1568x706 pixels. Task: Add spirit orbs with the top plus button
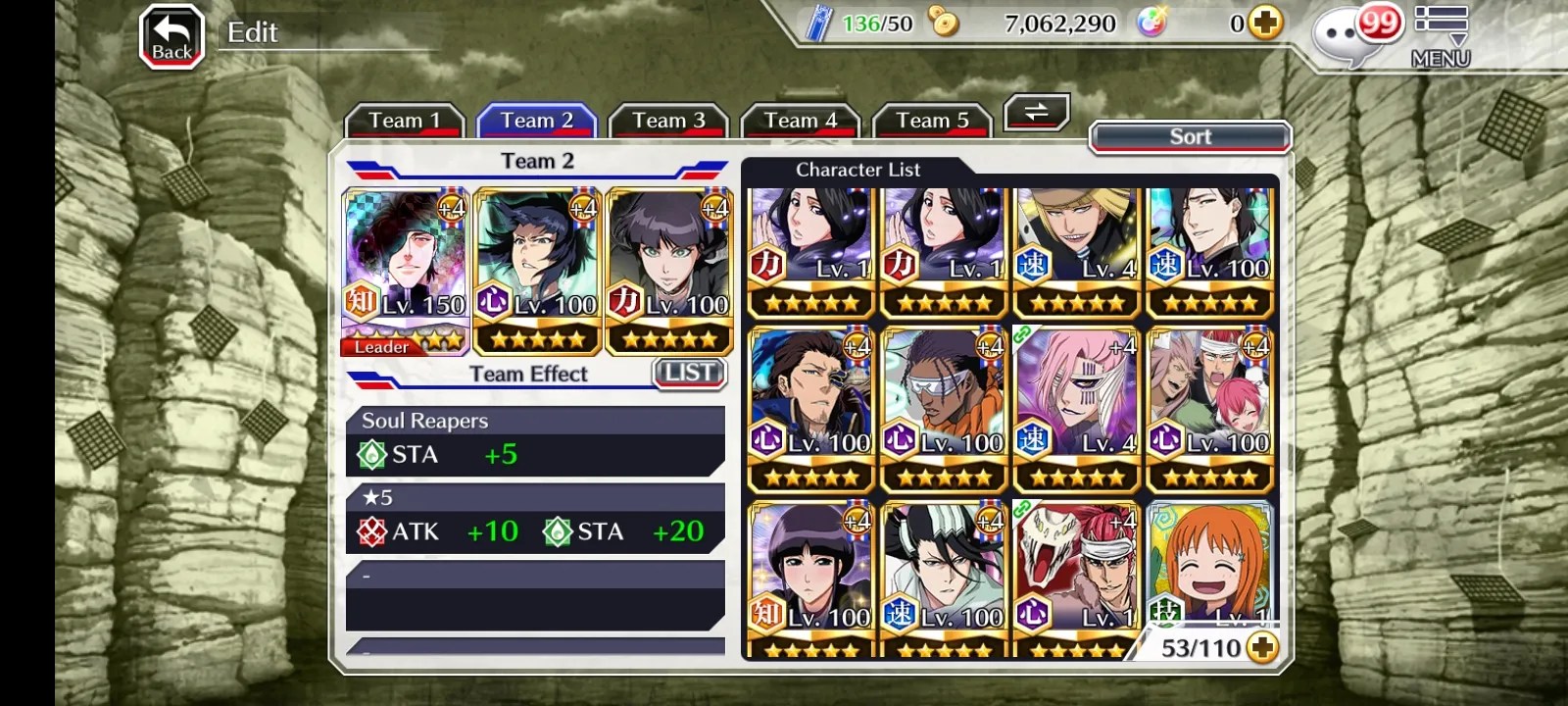tap(1266, 23)
